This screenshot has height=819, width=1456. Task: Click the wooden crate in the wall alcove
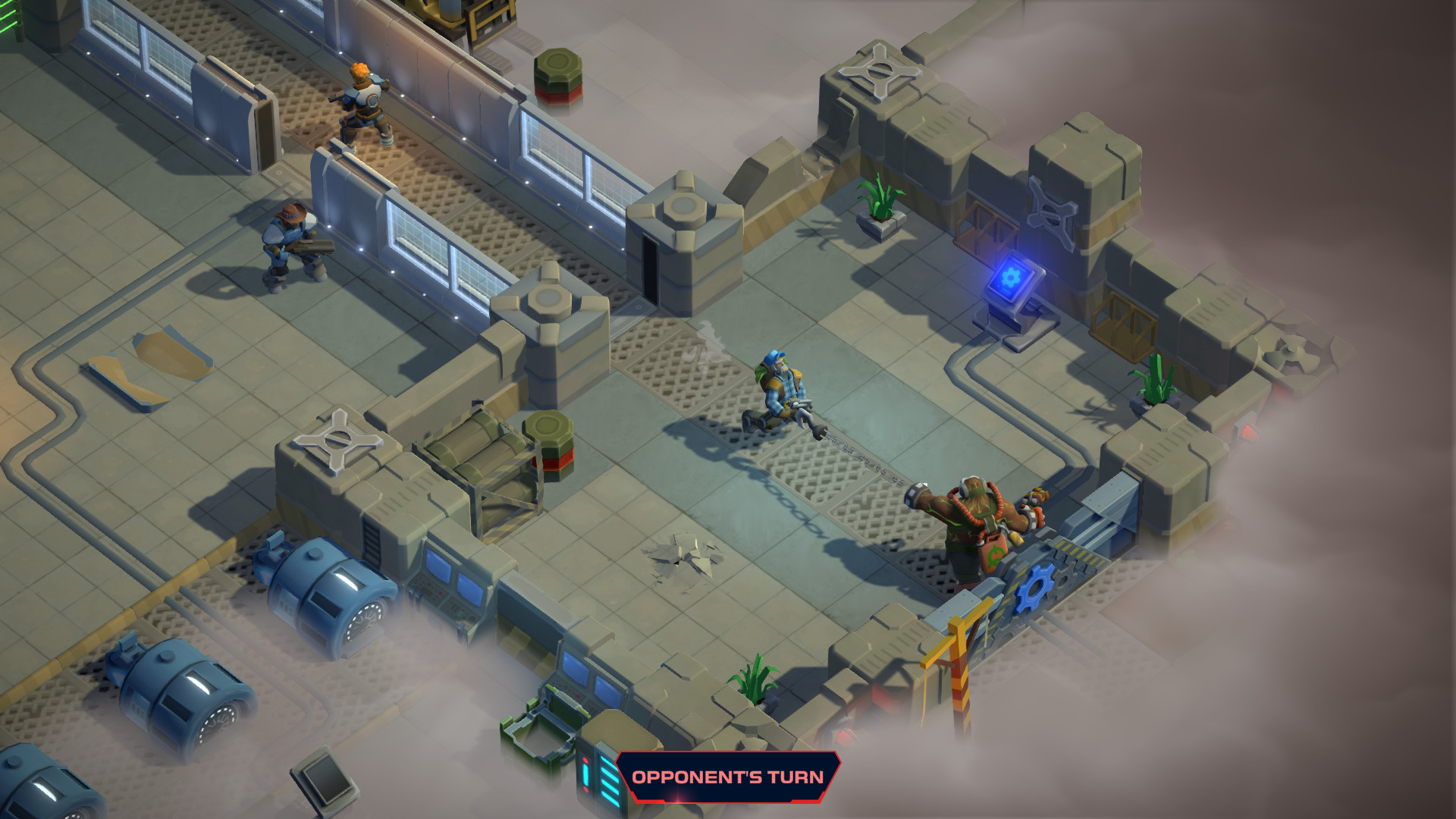point(1122,326)
